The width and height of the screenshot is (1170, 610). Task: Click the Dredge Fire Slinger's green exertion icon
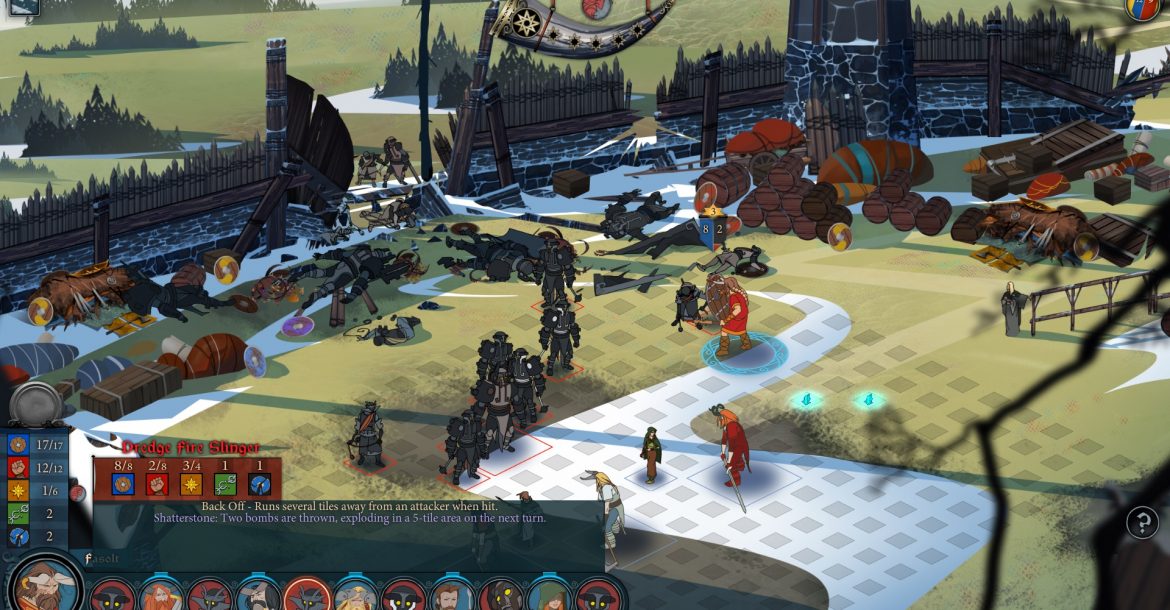pos(225,484)
